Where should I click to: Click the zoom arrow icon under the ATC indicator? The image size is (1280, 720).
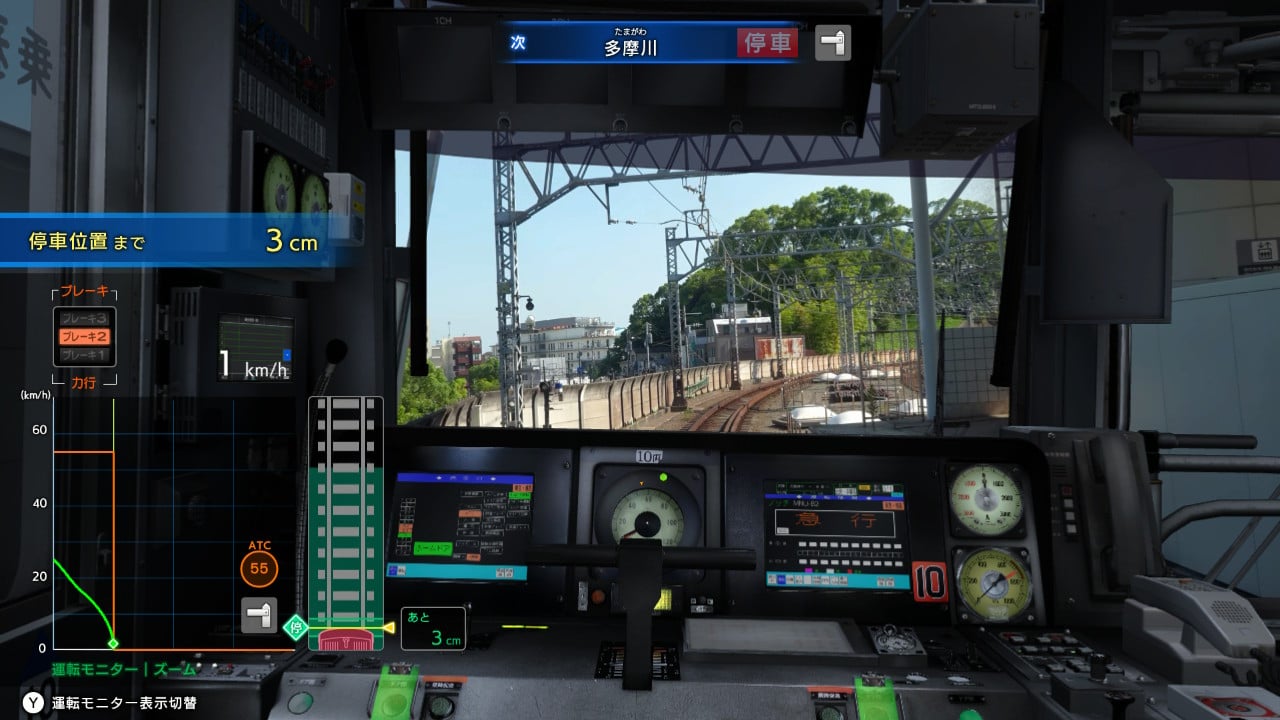coord(261,615)
